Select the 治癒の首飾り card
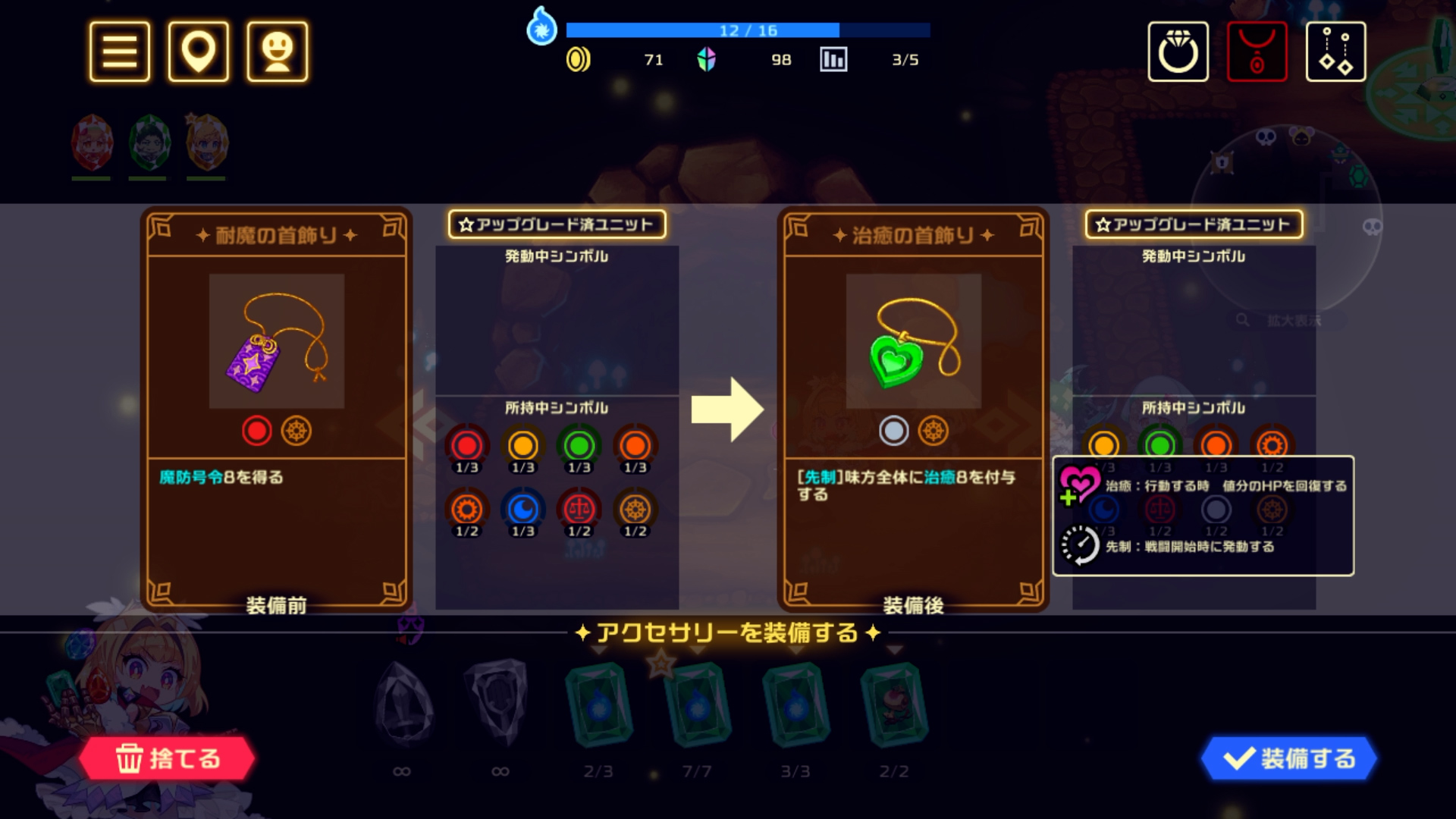This screenshot has height=819, width=1456. [913, 409]
